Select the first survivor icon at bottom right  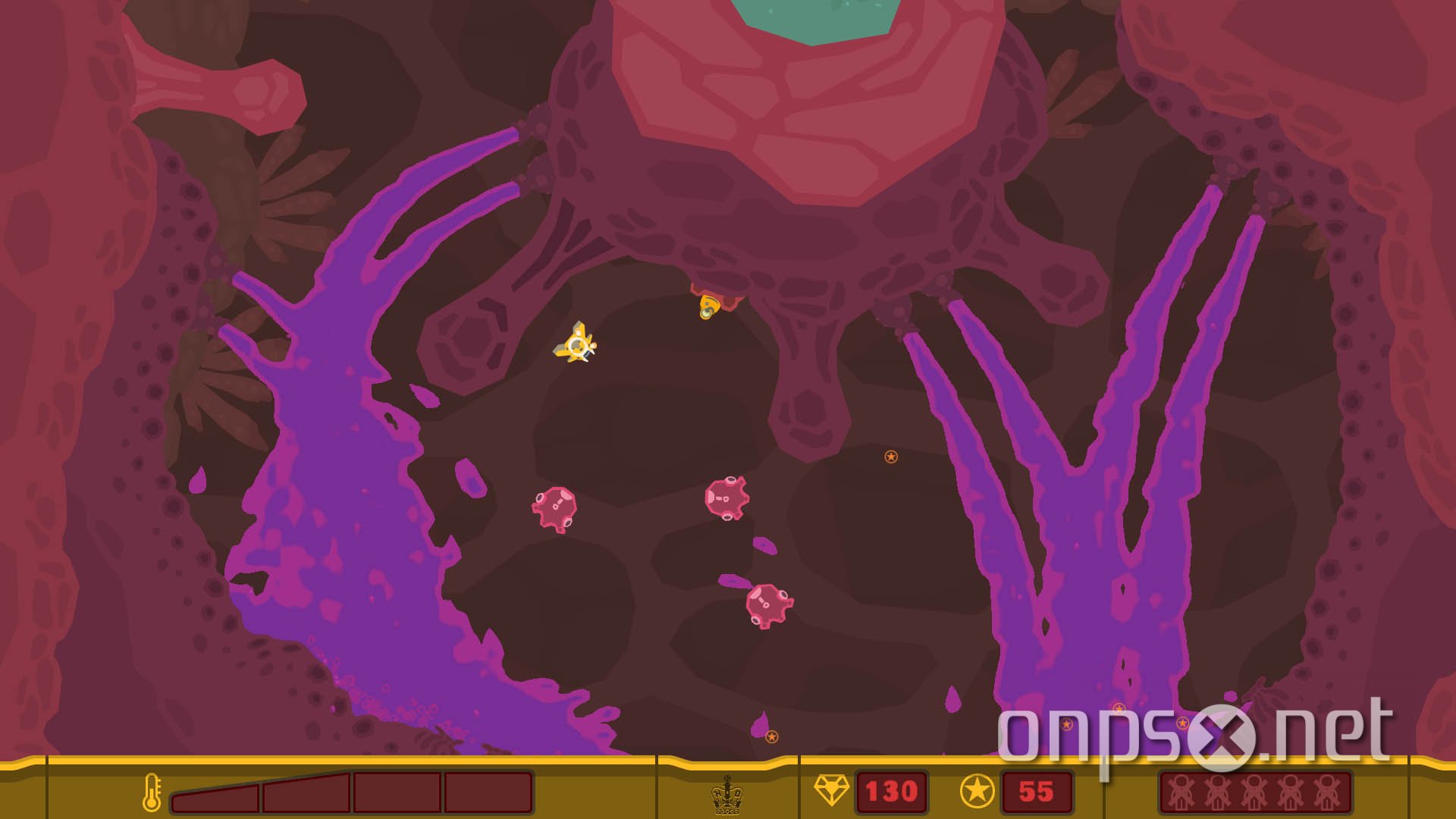click(1180, 793)
